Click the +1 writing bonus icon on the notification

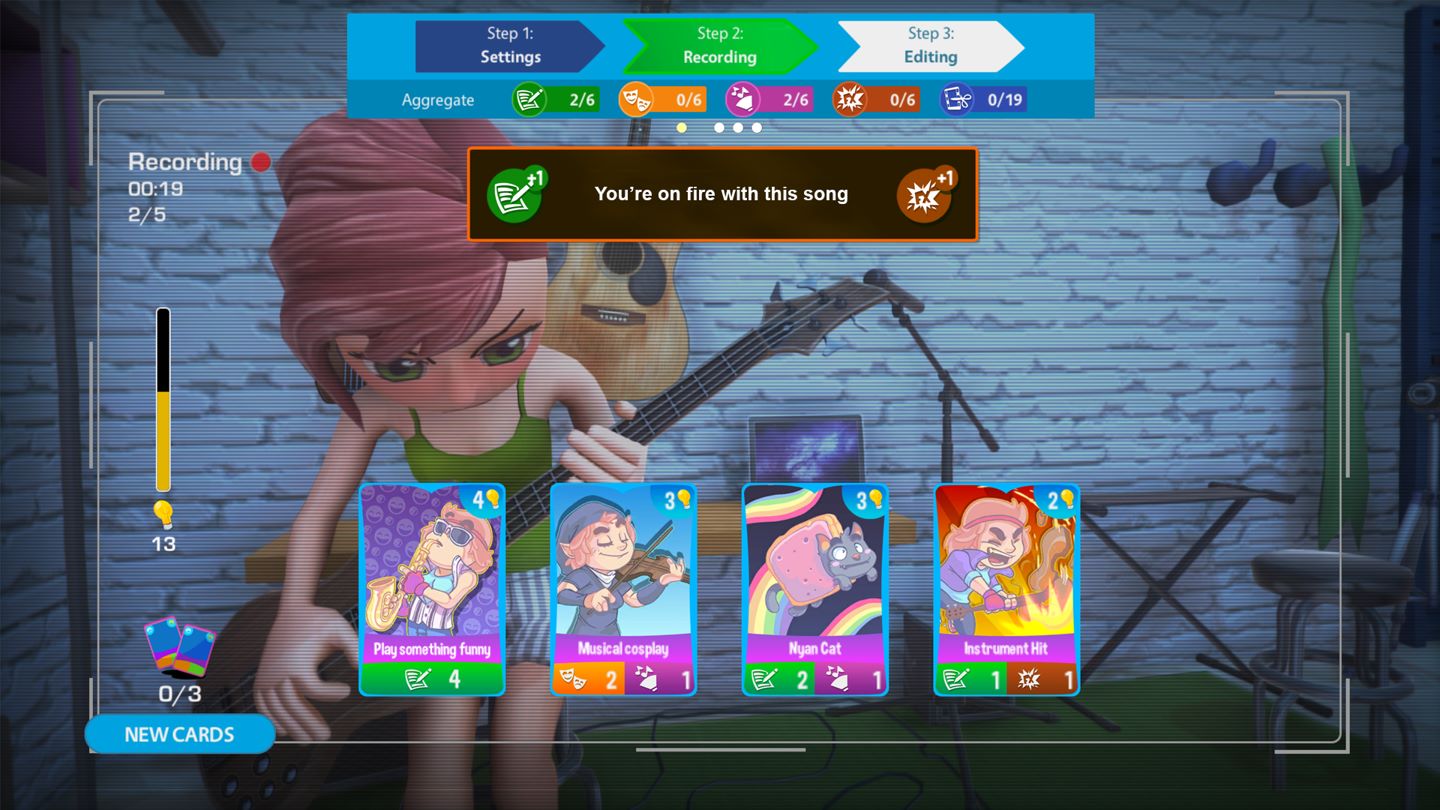click(x=514, y=193)
